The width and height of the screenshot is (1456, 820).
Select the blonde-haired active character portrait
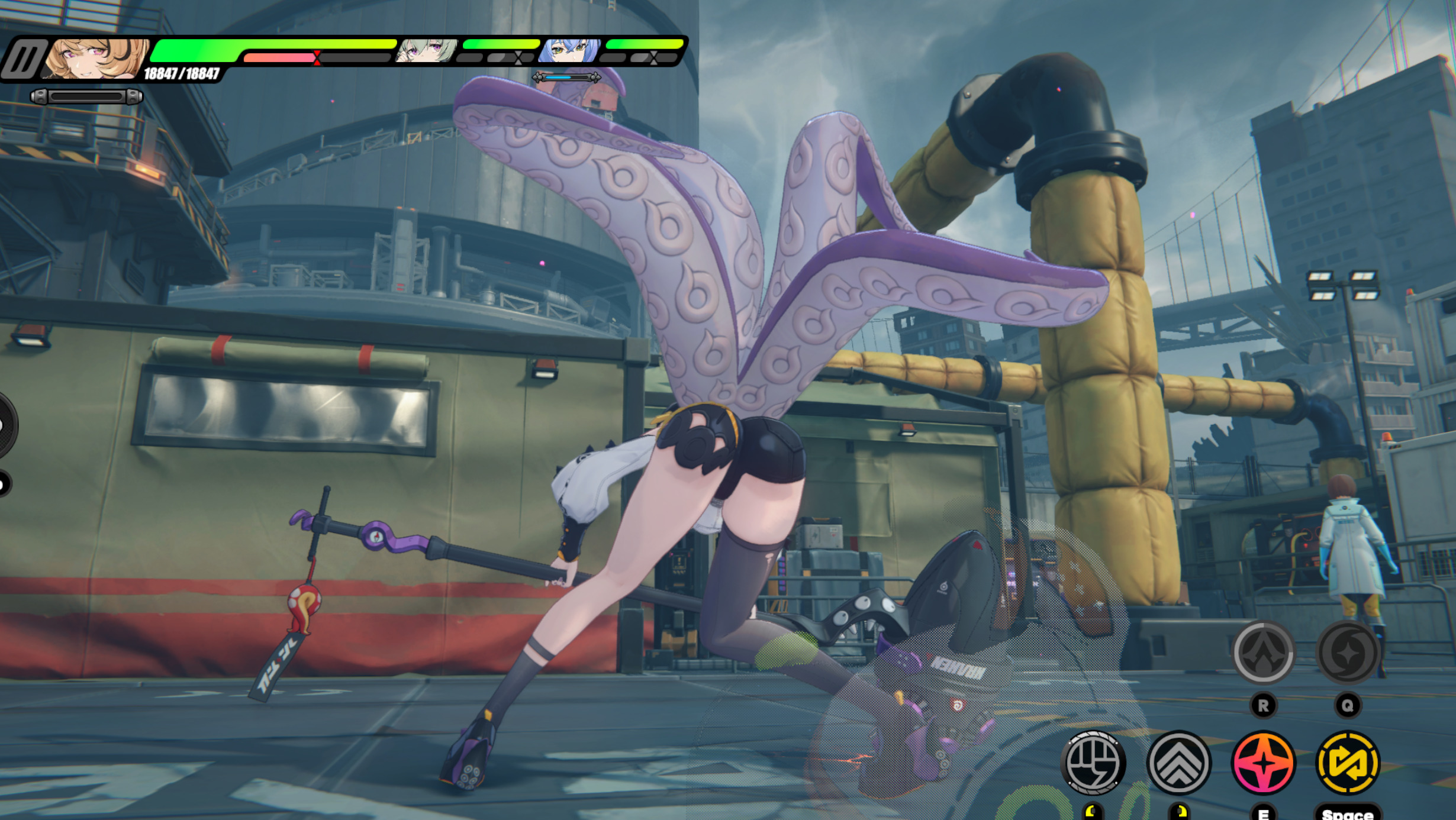96,58
